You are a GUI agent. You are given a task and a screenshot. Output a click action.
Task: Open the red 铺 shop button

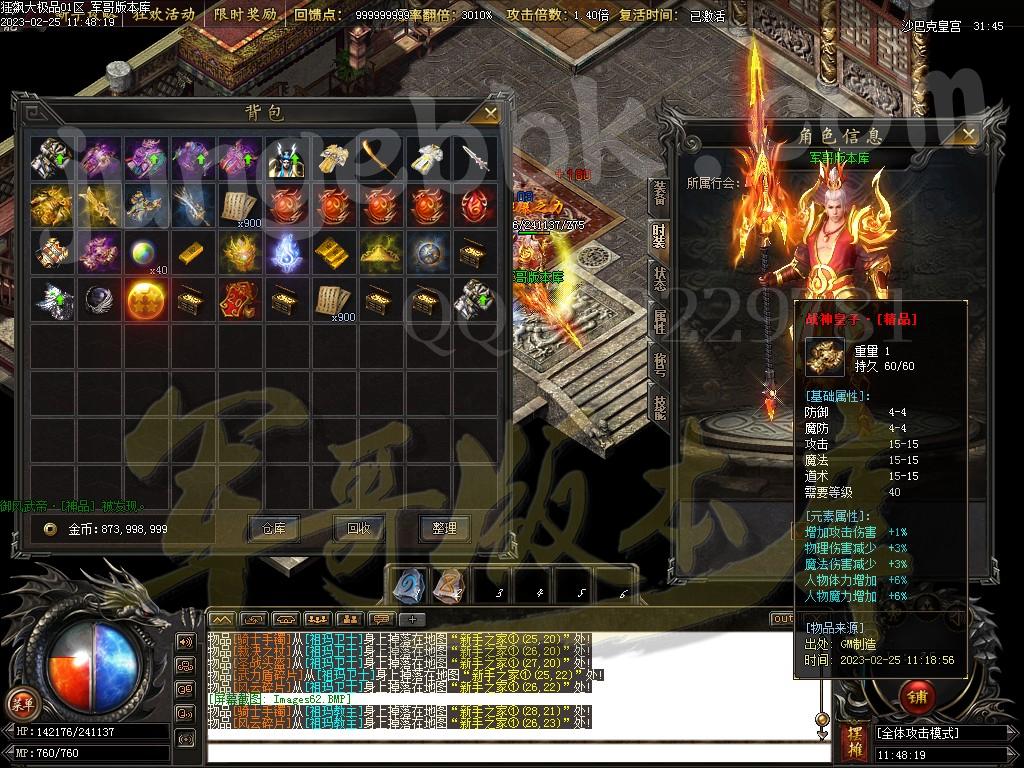[x=914, y=694]
